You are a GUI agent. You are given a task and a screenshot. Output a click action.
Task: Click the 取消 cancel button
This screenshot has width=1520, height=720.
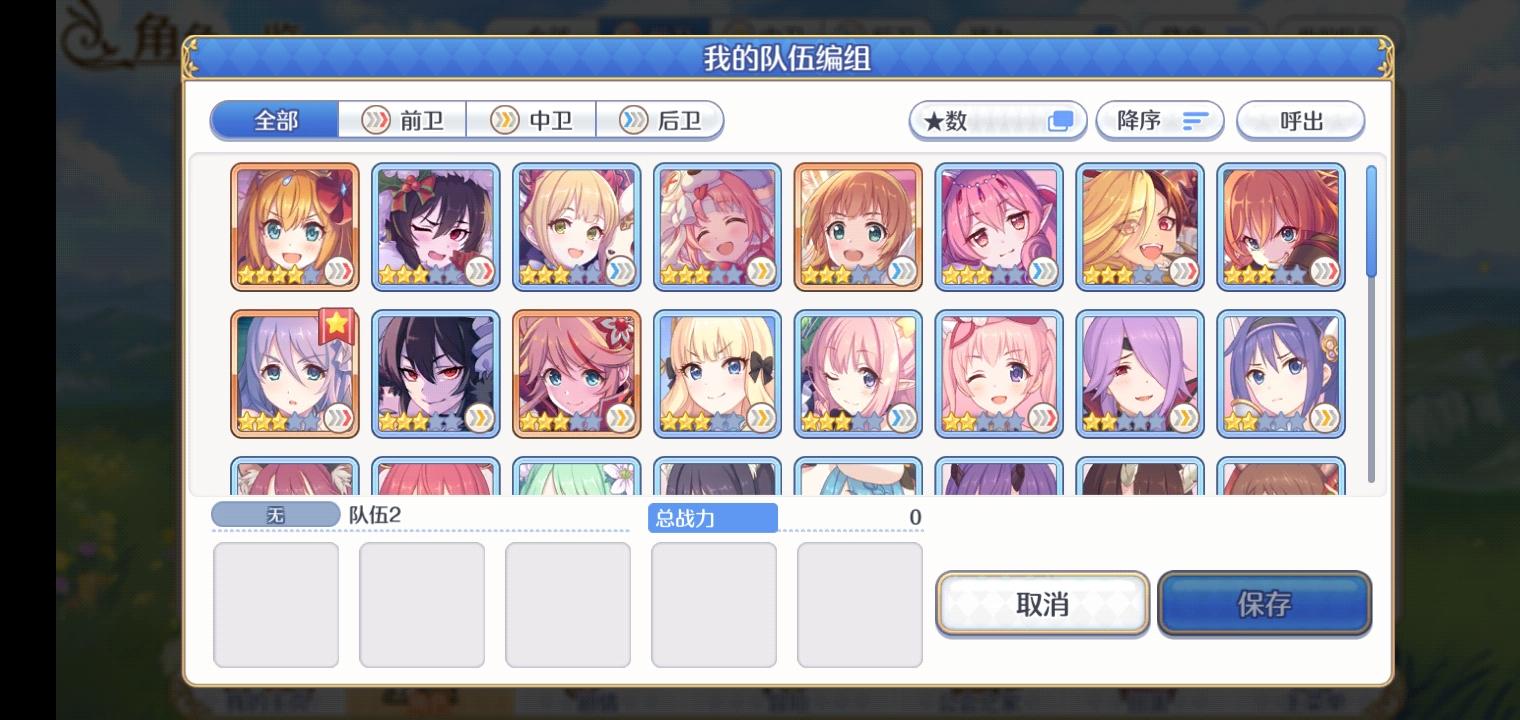(1042, 603)
